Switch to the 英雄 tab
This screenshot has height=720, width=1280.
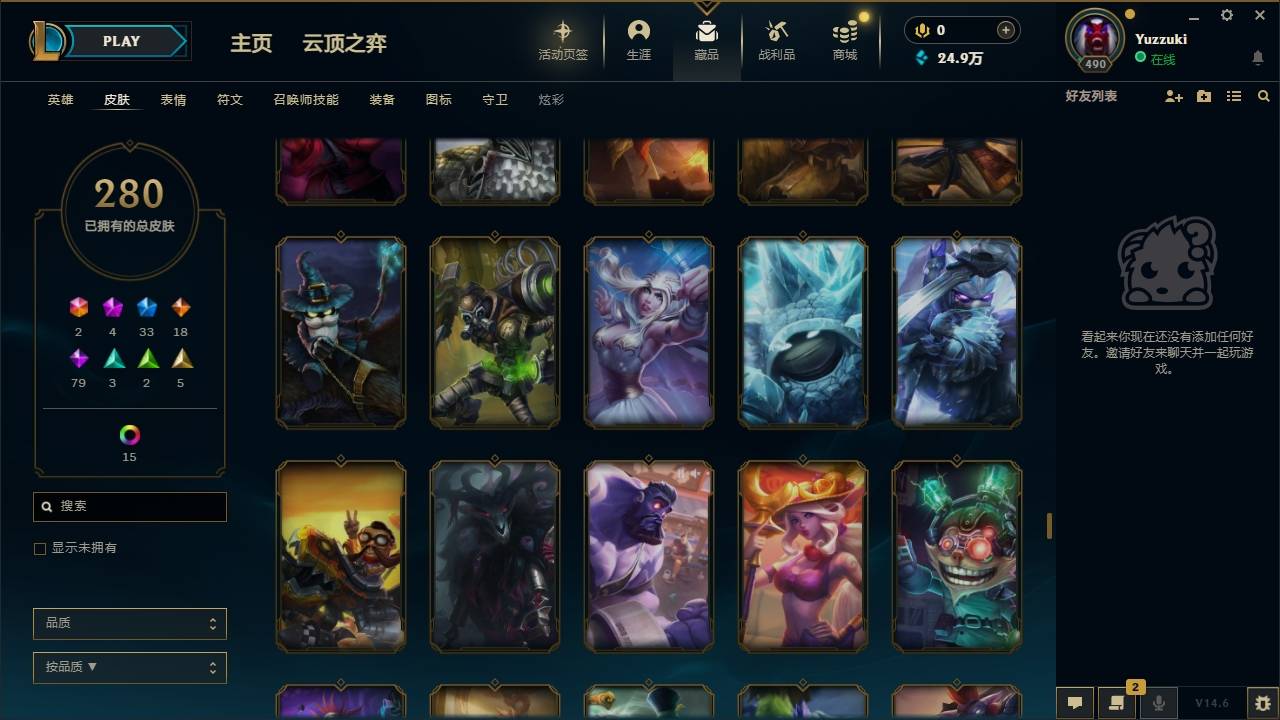[x=58, y=99]
